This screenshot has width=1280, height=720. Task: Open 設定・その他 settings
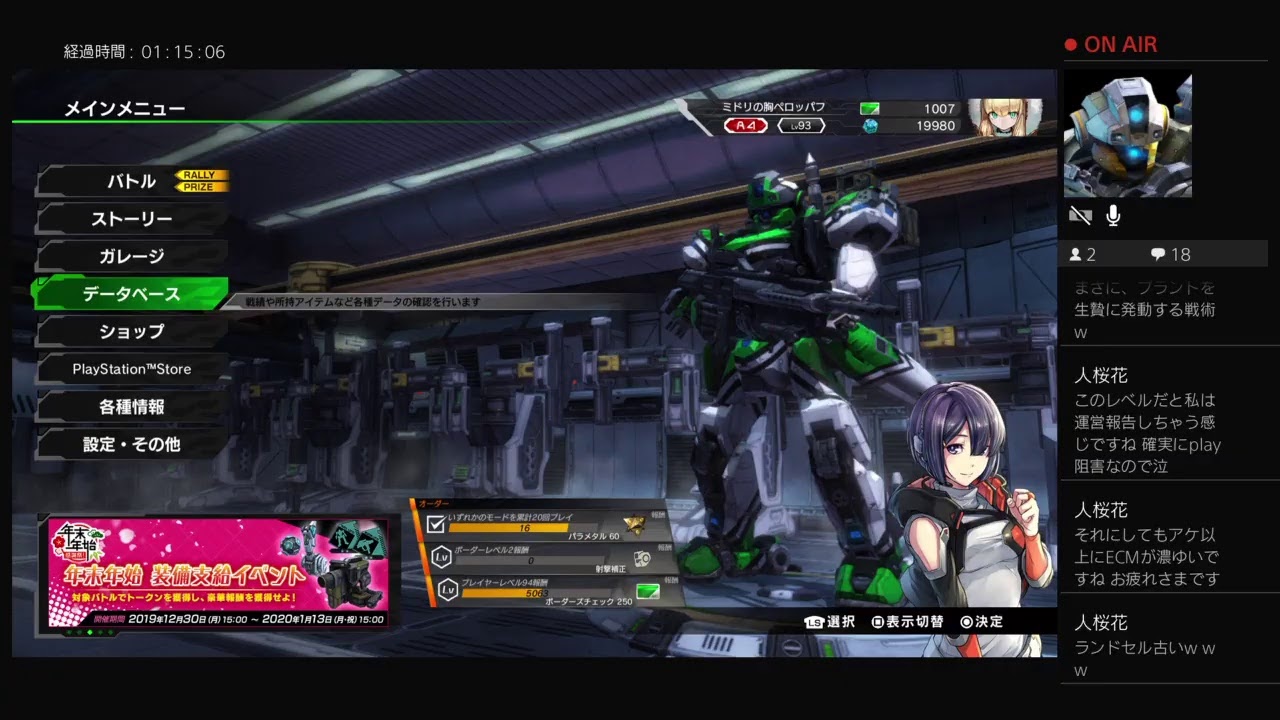(x=132, y=444)
